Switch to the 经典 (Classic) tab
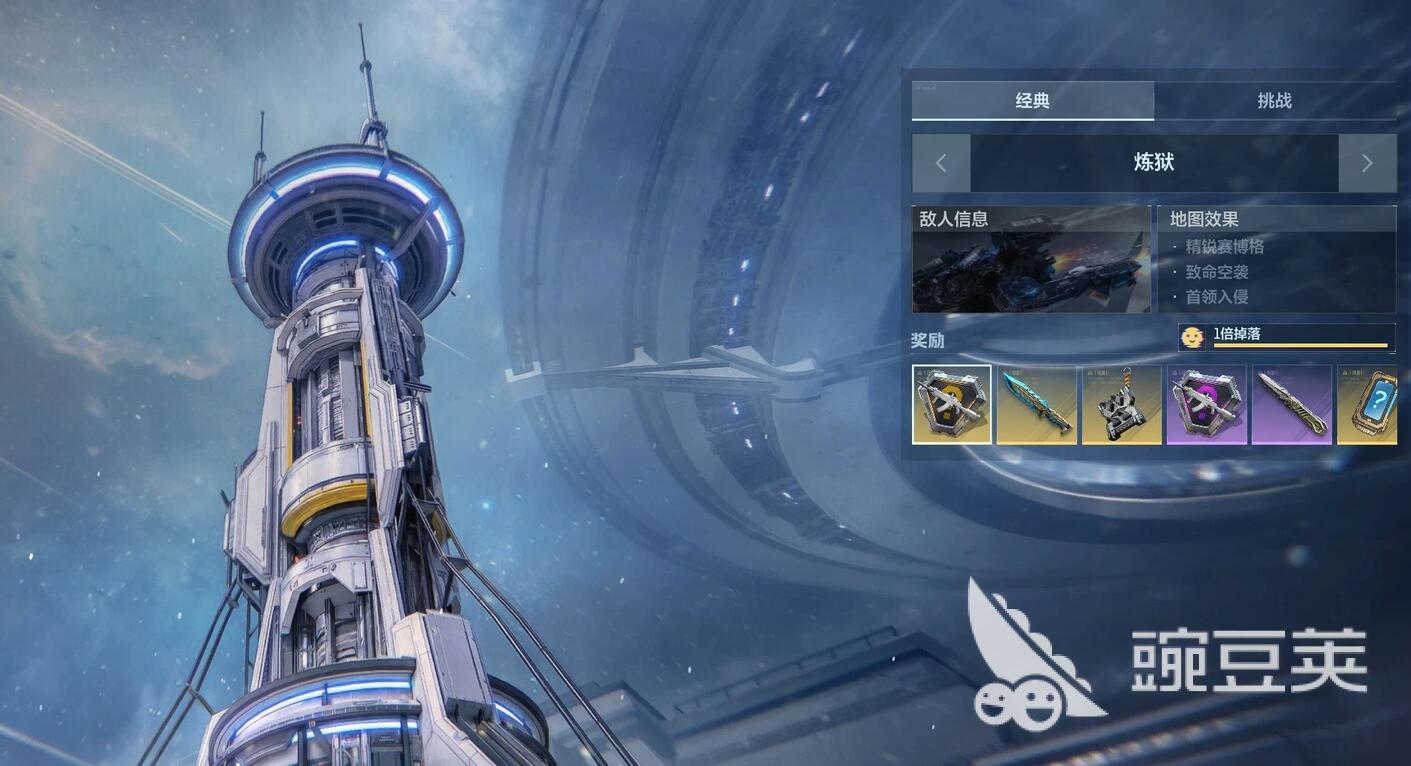This screenshot has height=766, width=1411. 1032,101
